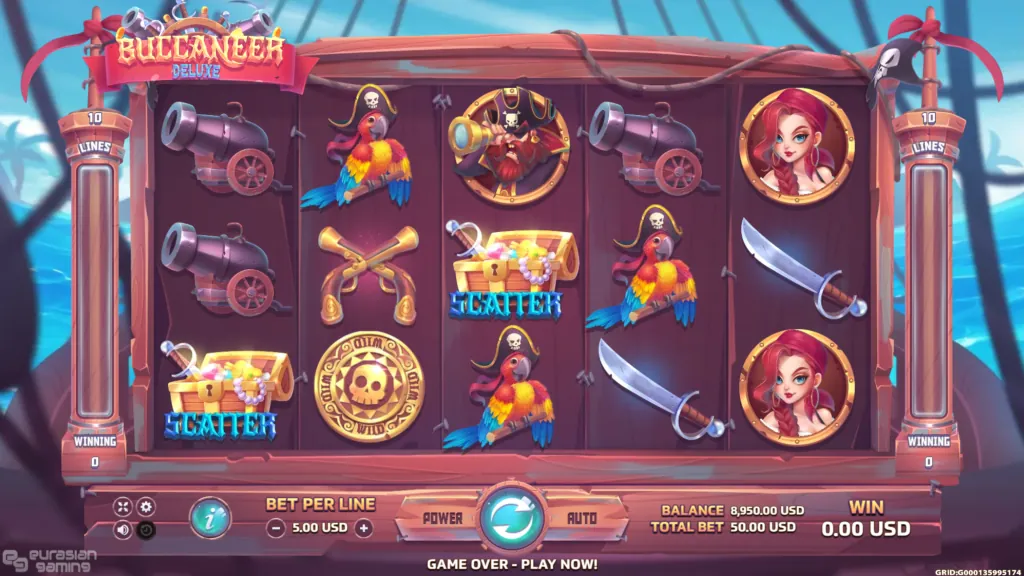Spin the reels with the center button

(x=512, y=518)
